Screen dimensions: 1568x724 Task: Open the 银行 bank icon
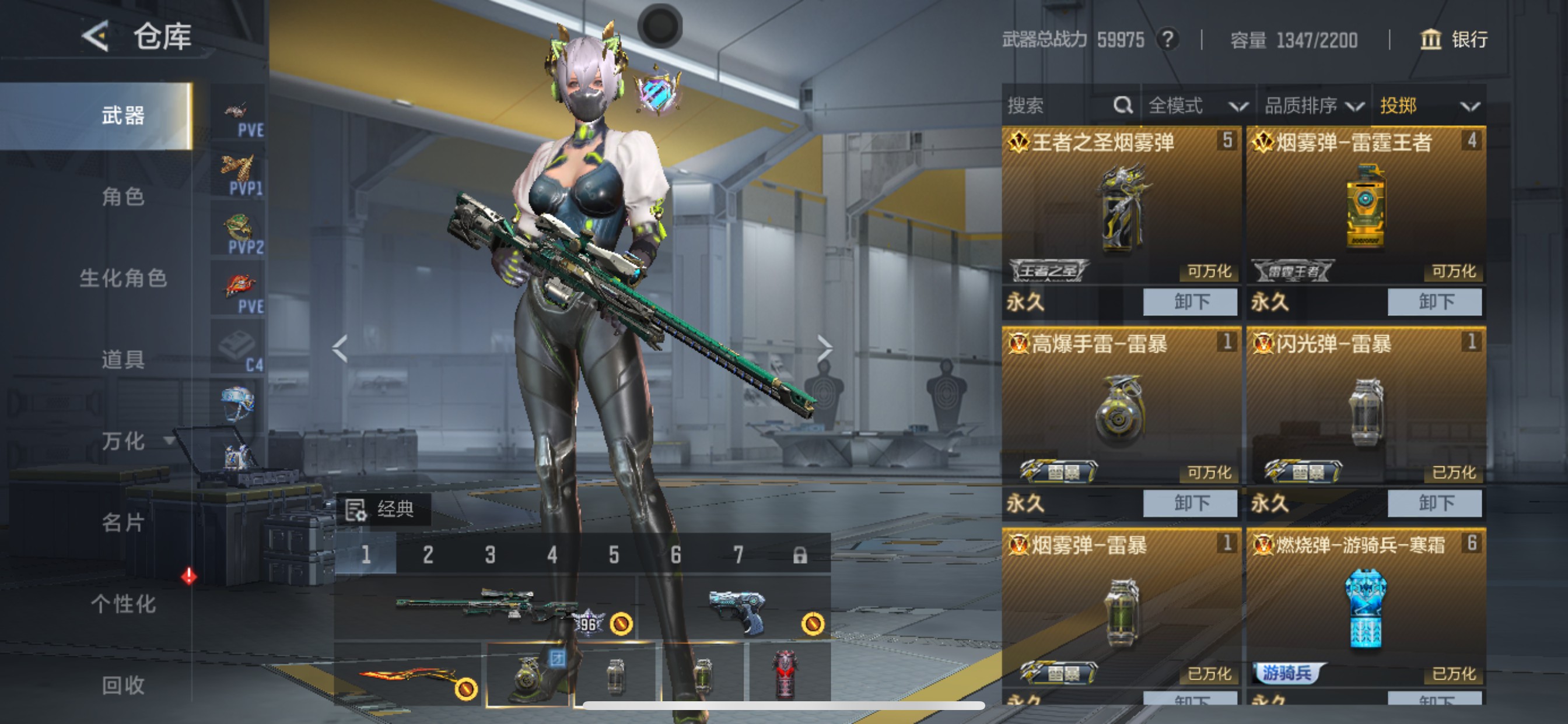[1430, 40]
